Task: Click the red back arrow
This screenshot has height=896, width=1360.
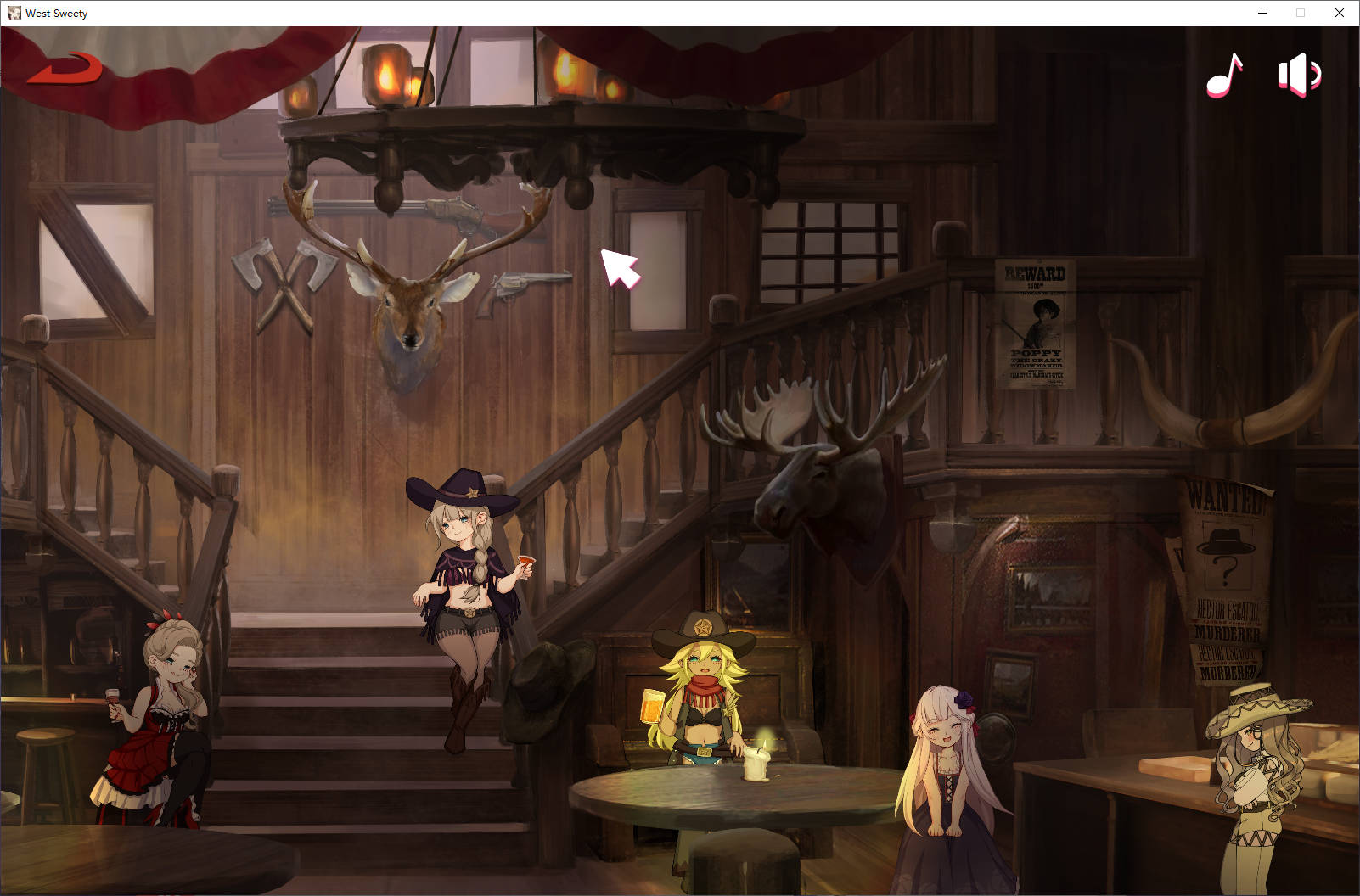Action: pos(65,70)
